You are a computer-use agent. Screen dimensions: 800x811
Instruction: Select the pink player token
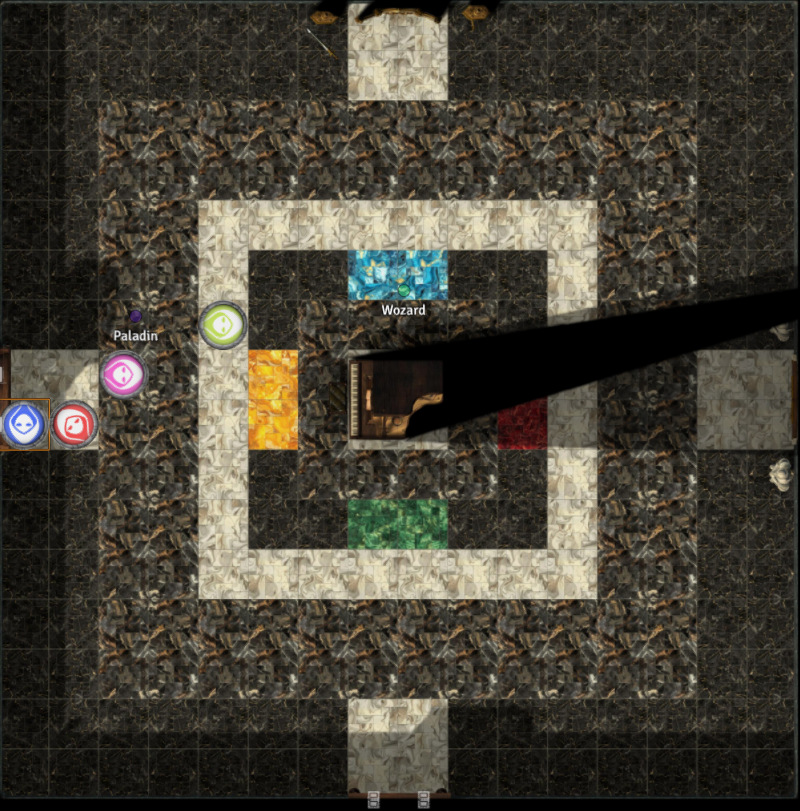click(x=124, y=375)
